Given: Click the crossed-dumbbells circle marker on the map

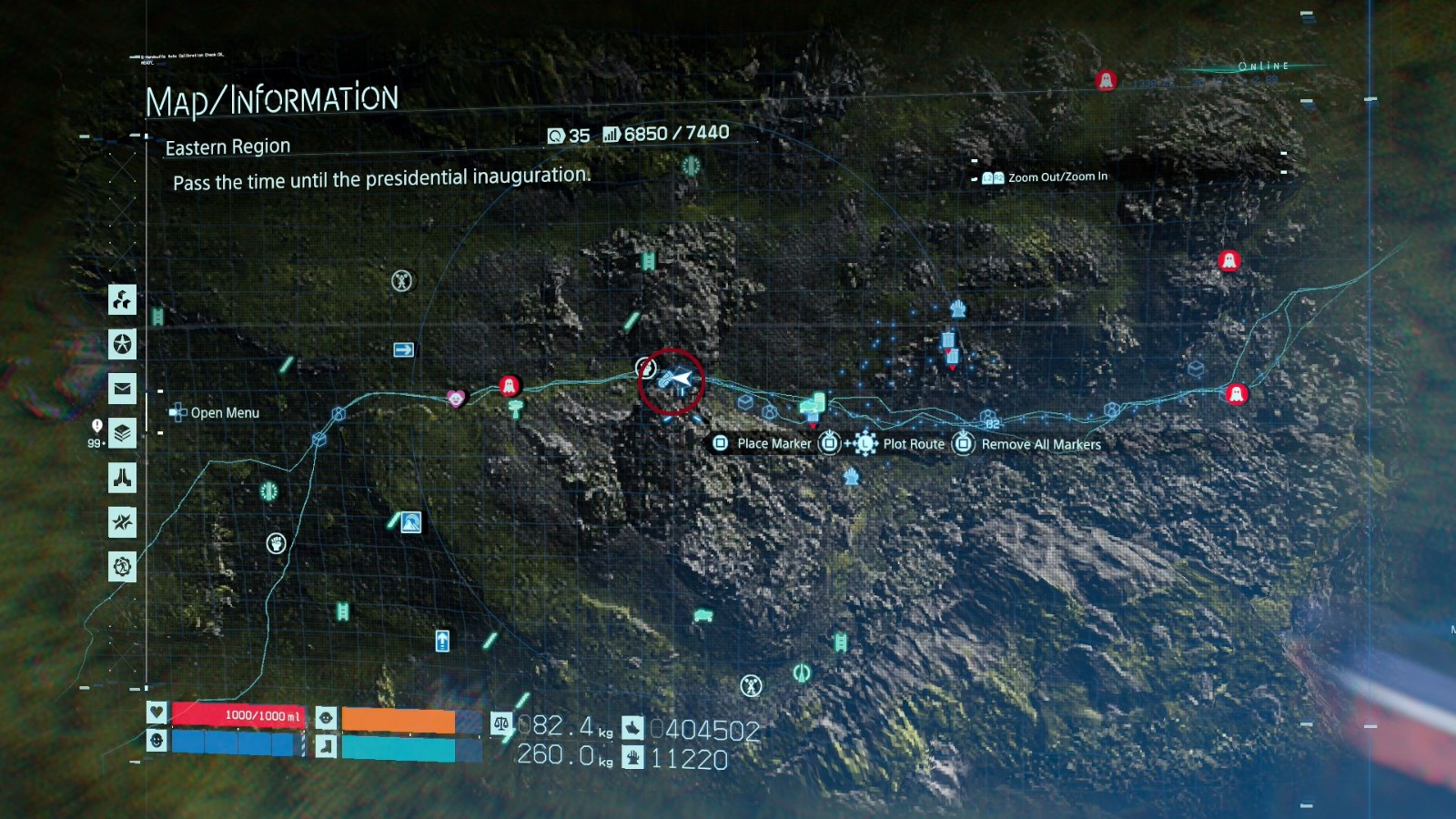Looking at the screenshot, I should tap(401, 279).
